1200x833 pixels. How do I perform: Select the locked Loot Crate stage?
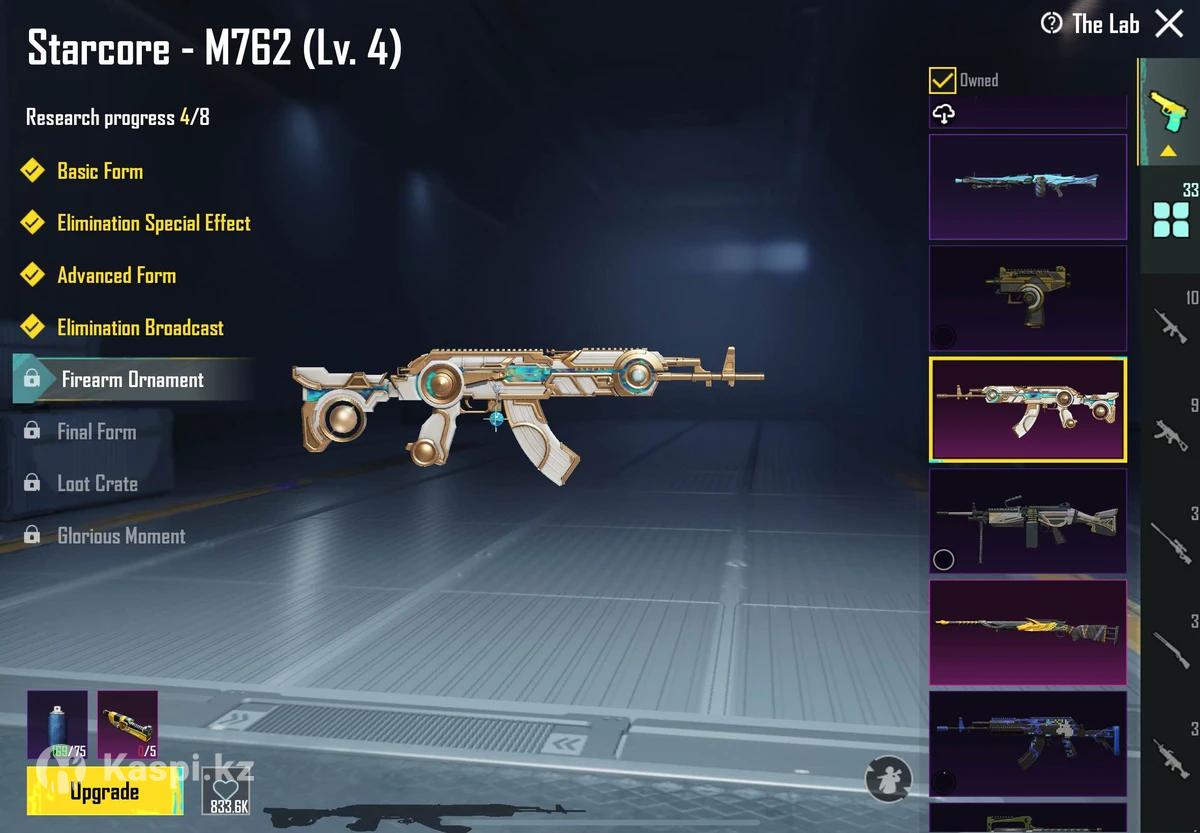(x=97, y=484)
